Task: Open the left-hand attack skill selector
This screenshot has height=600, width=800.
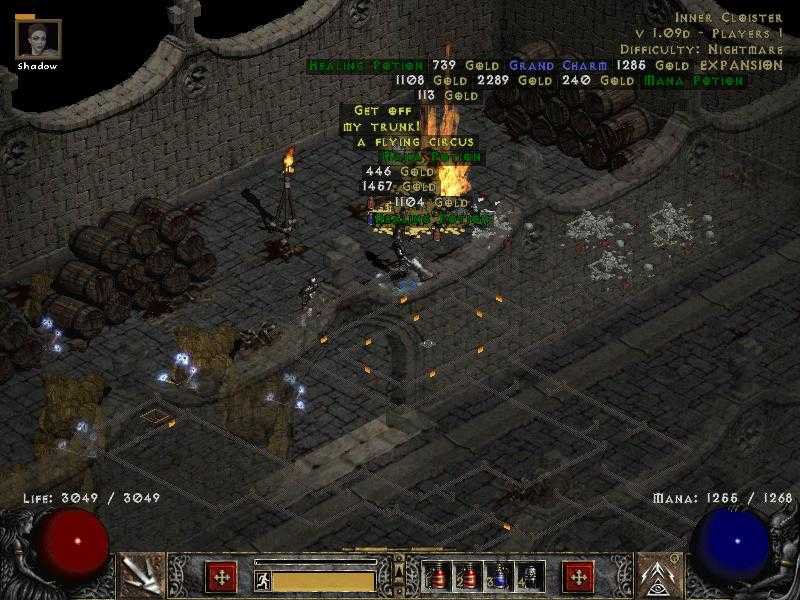Action: tap(139, 574)
